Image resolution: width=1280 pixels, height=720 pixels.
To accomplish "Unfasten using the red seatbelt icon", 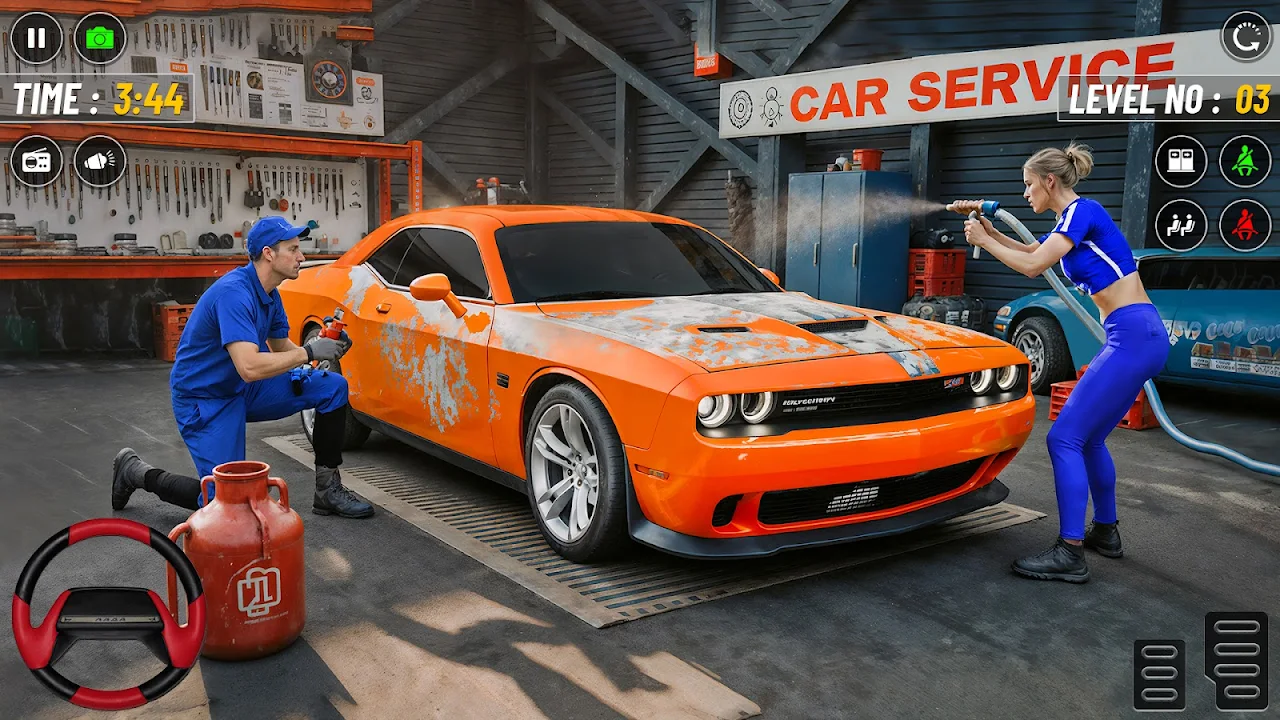I will 1245,225.
